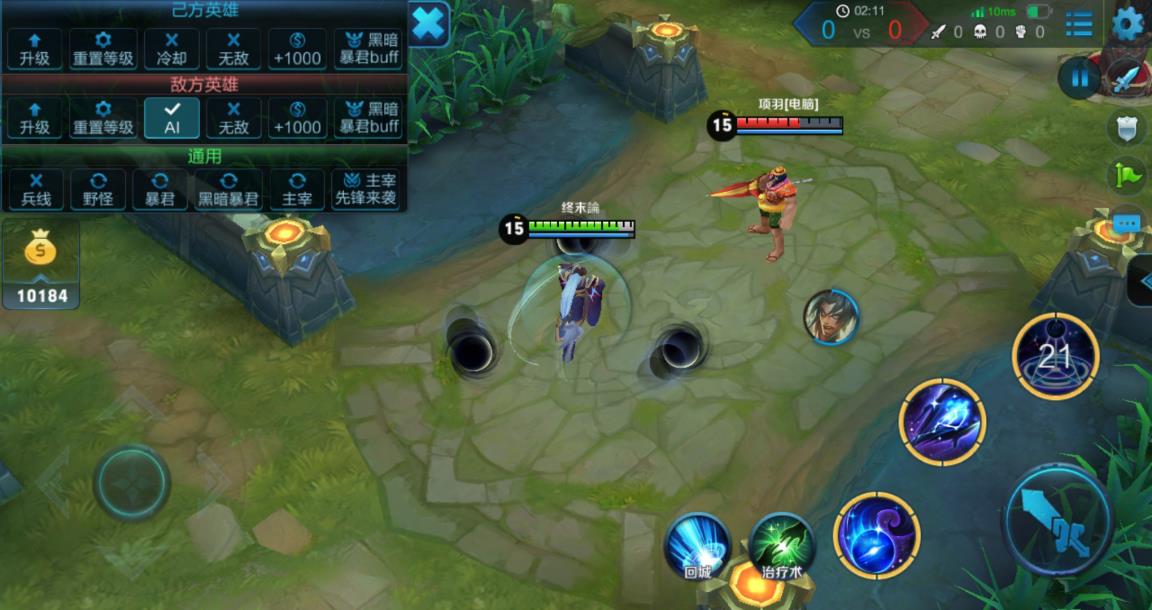Screen dimensions: 1152x610
Task: Cast the 治疗术 heal spell
Action: coord(782,546)
